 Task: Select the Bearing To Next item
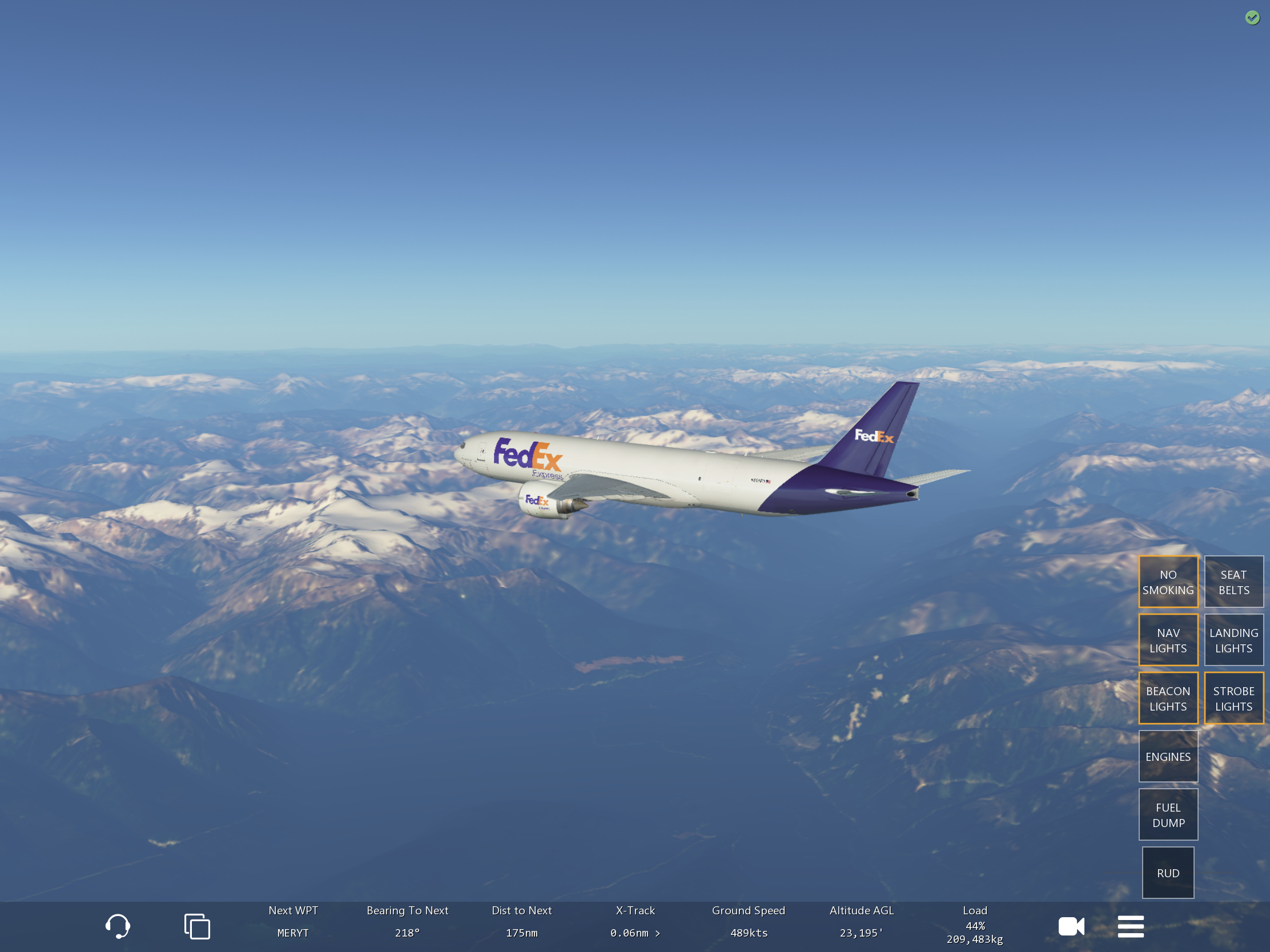[x=407, y=922]
